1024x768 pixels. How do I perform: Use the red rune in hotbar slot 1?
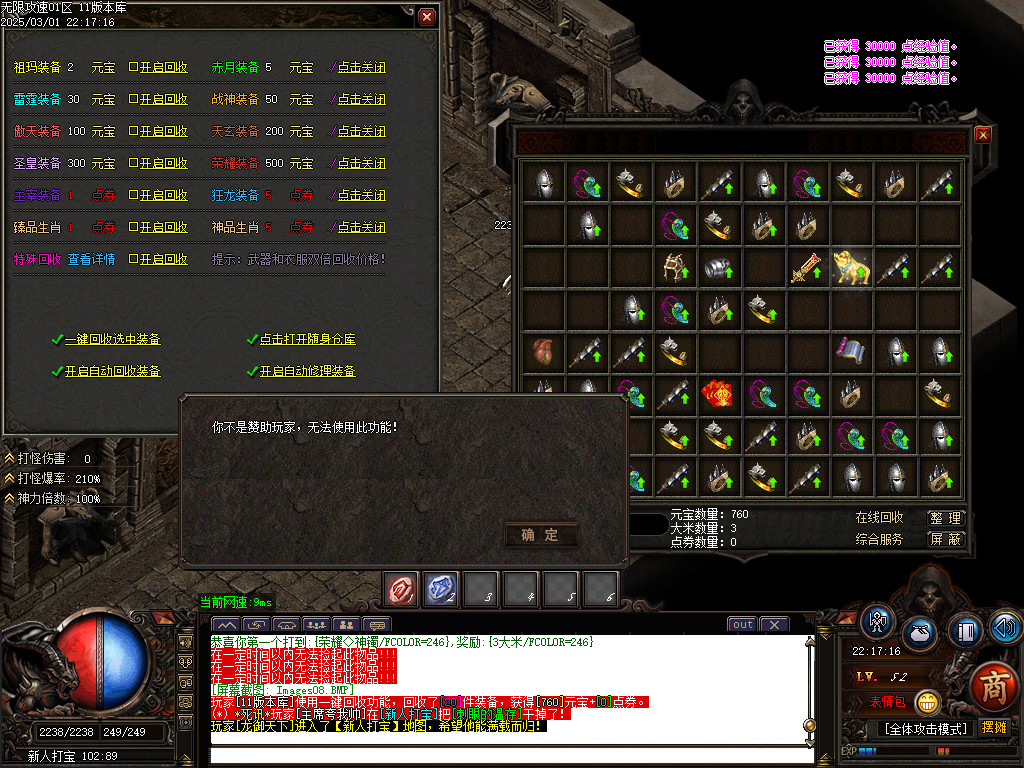(x=402, y=589)
